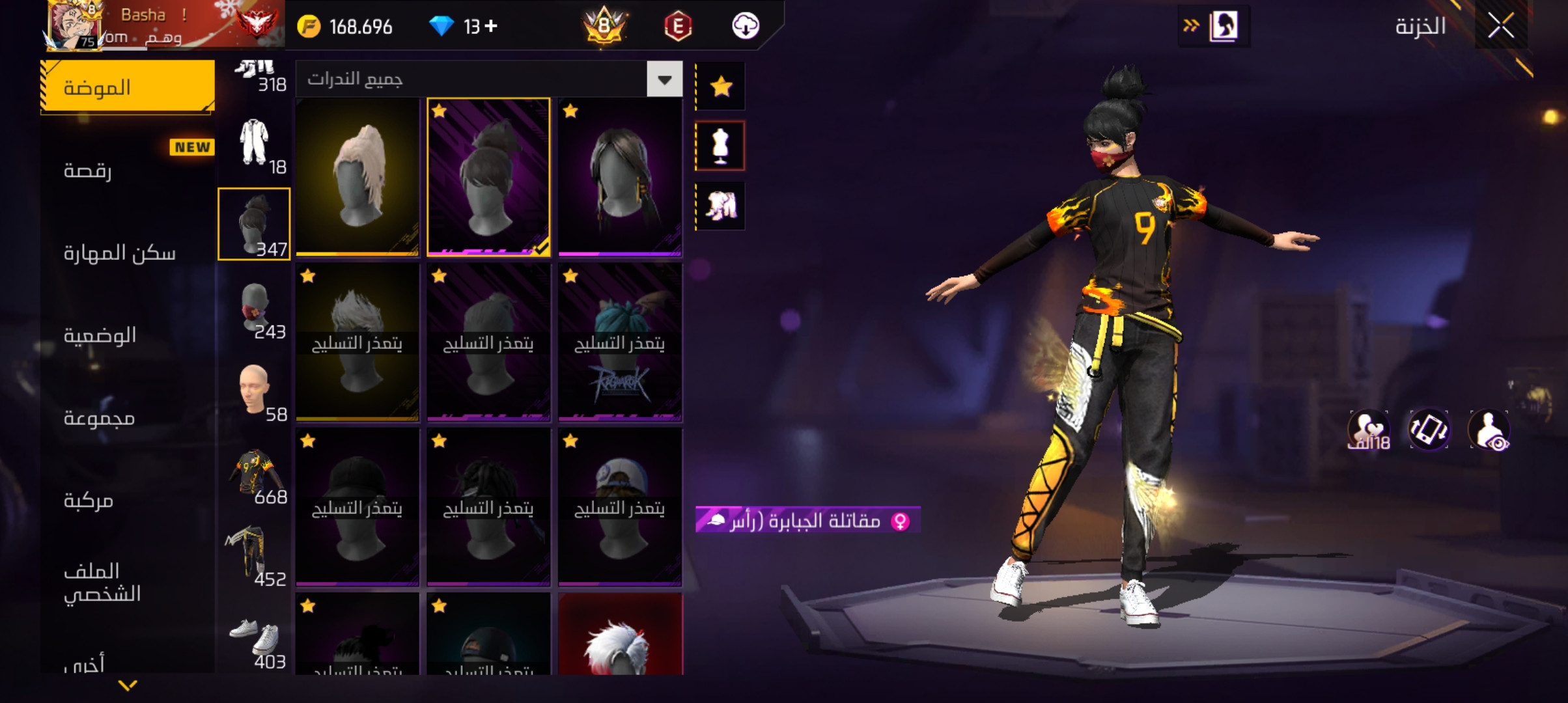This screenshot has height=703, width=1568.
Task: Select the jersey tops category
Action: click(x=254, y=473)
